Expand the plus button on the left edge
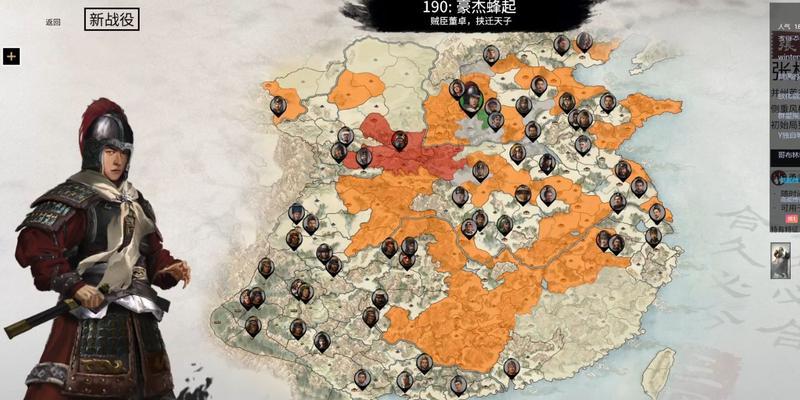The height and width of the screenshot is (400, 800). click(11, 56)
